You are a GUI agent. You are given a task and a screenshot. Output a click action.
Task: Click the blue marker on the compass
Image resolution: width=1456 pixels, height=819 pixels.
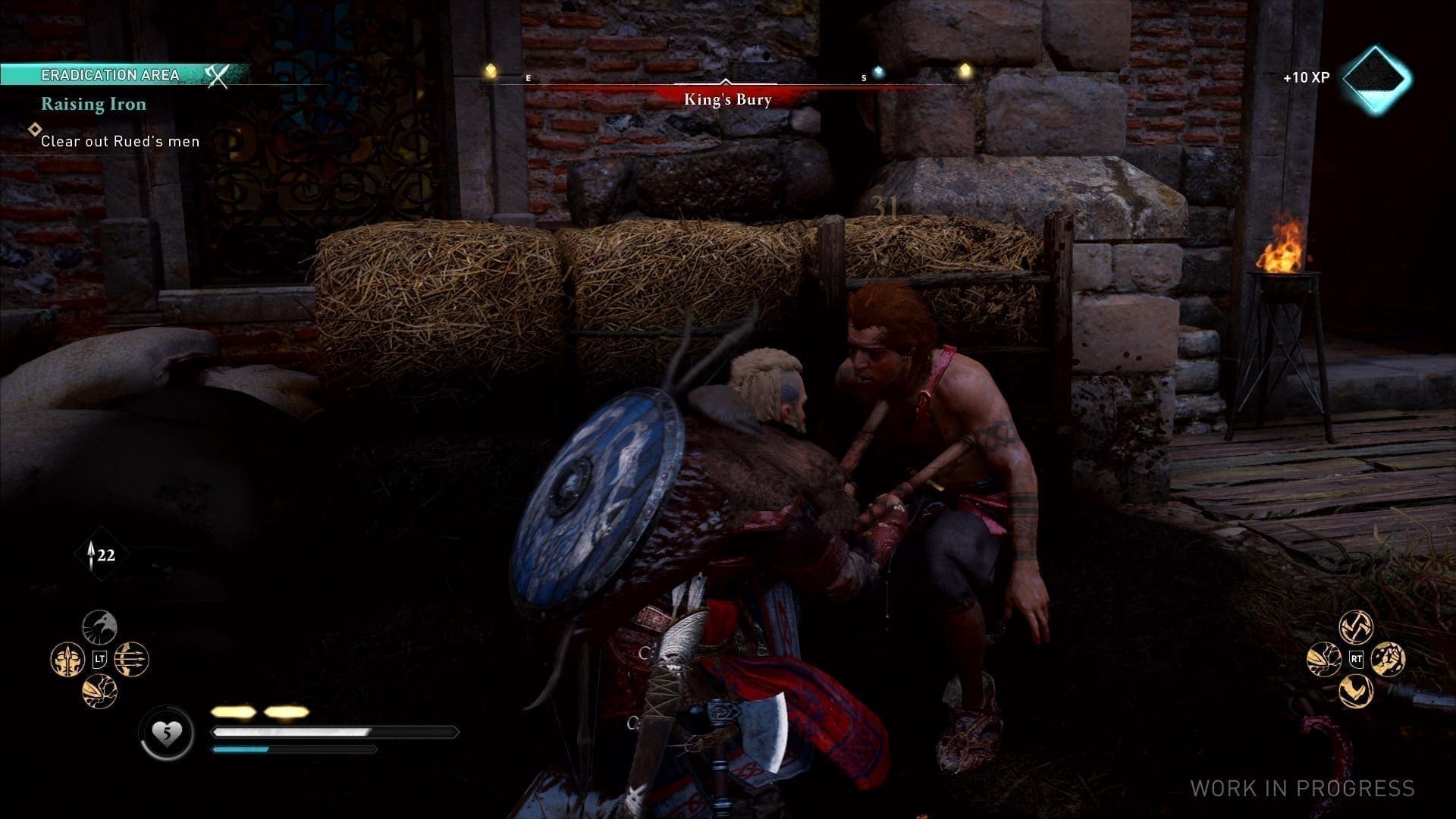878,72
